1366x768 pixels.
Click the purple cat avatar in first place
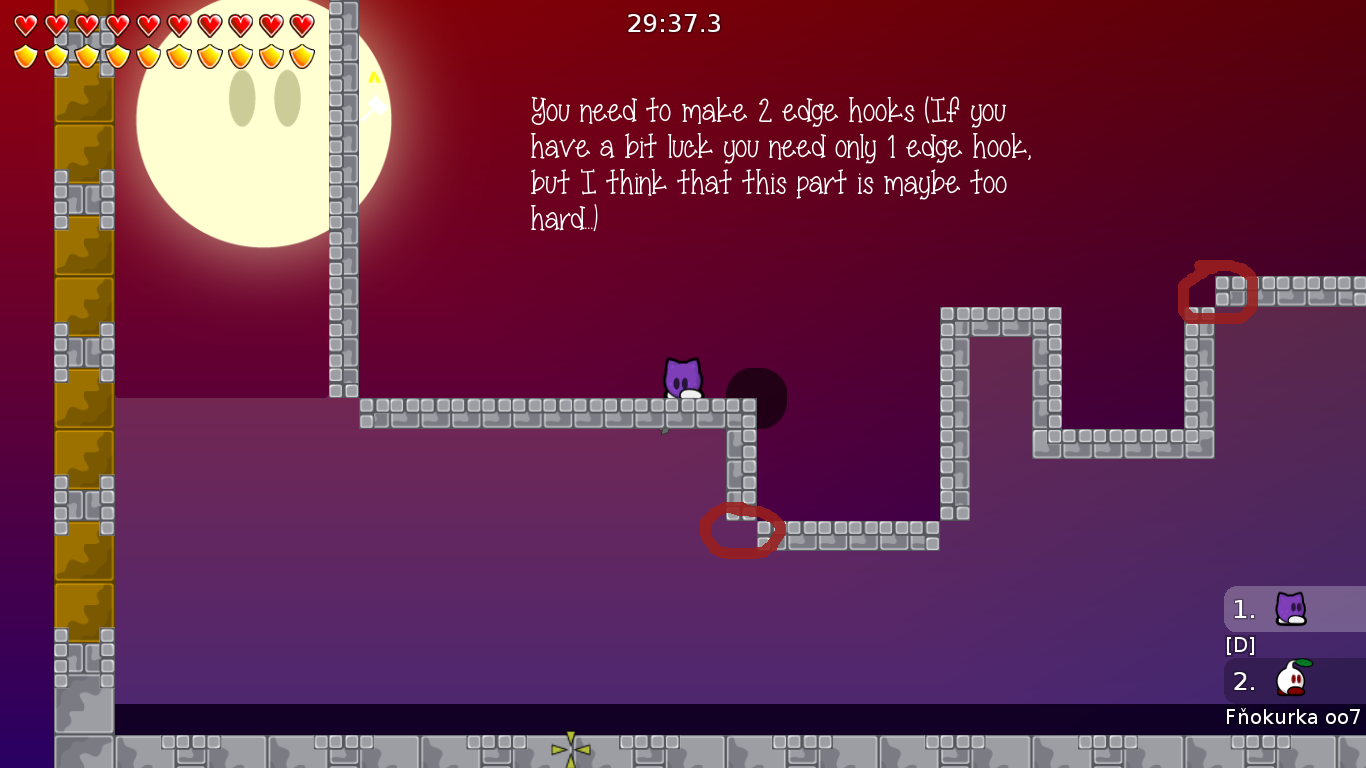tap(1290, 609)
